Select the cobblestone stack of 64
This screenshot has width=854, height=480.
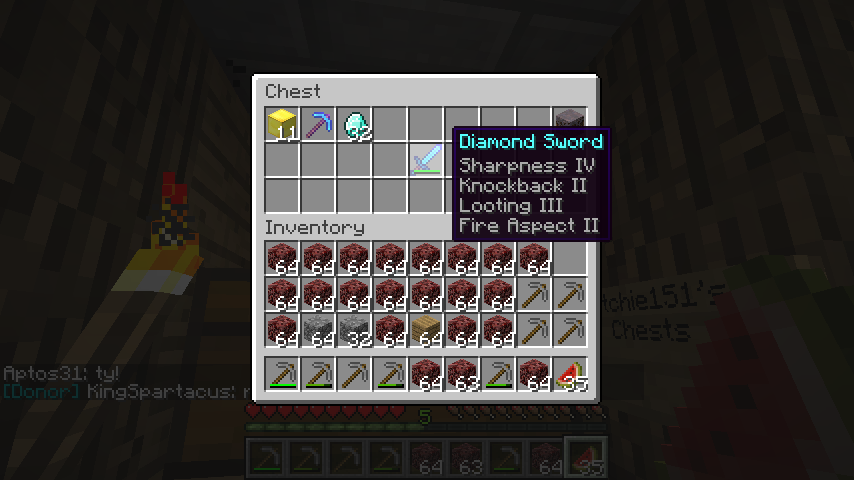tap(318, 330)
